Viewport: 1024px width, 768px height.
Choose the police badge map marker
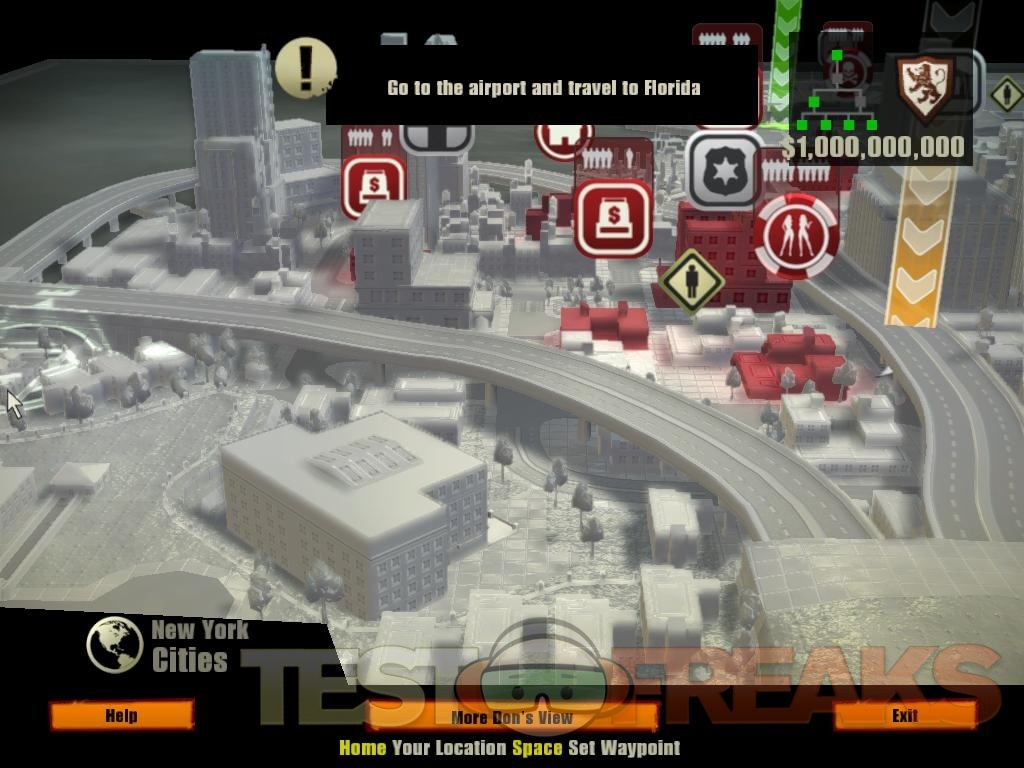[724, 169]
